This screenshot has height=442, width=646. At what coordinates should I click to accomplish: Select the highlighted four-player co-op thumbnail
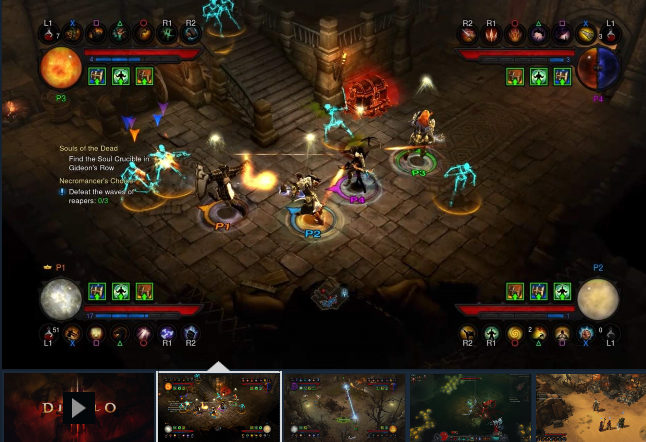pyautogui.click(x=219, y=406)
